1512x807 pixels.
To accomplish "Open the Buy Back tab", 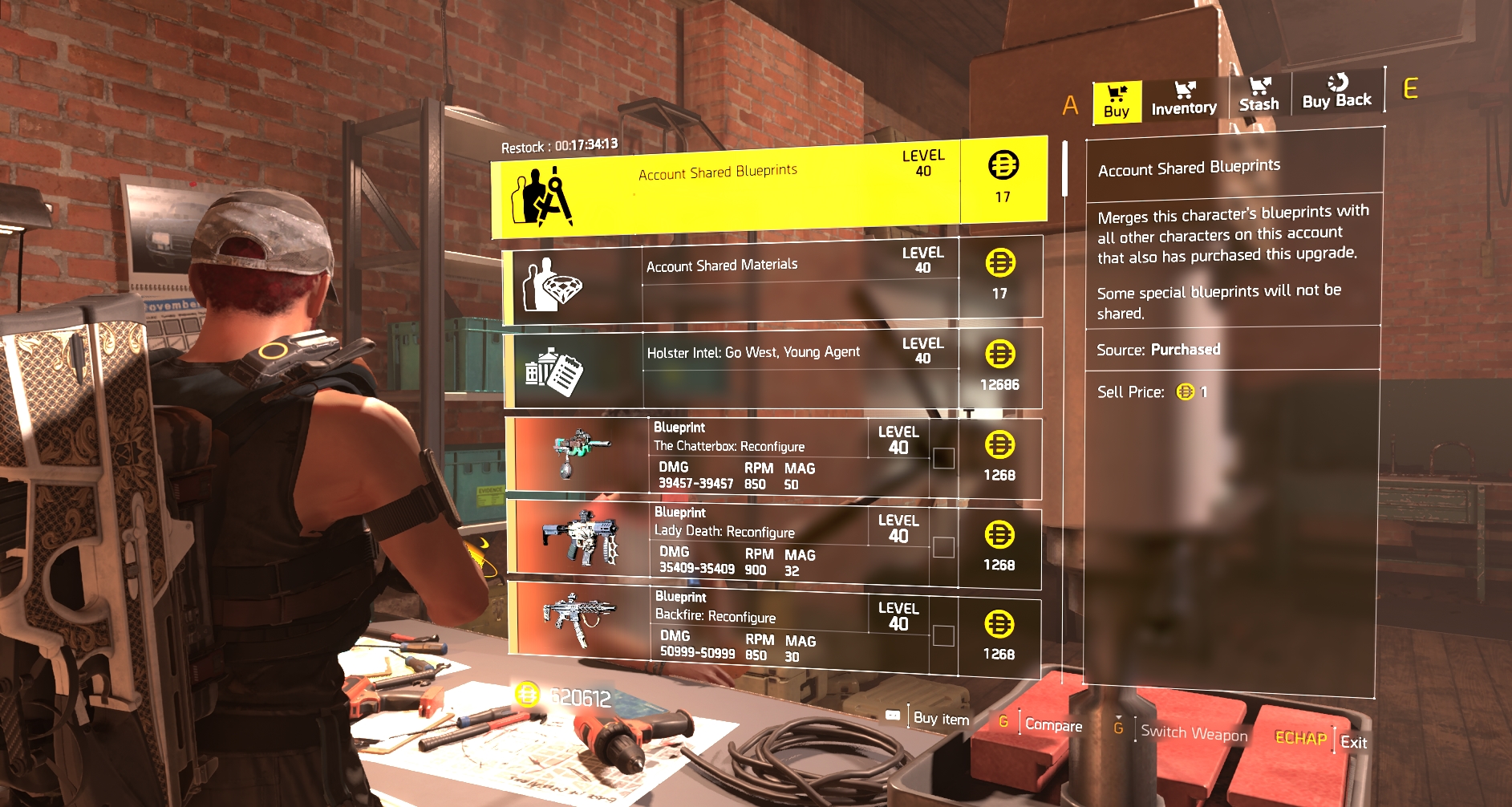I will [1336, 92].
